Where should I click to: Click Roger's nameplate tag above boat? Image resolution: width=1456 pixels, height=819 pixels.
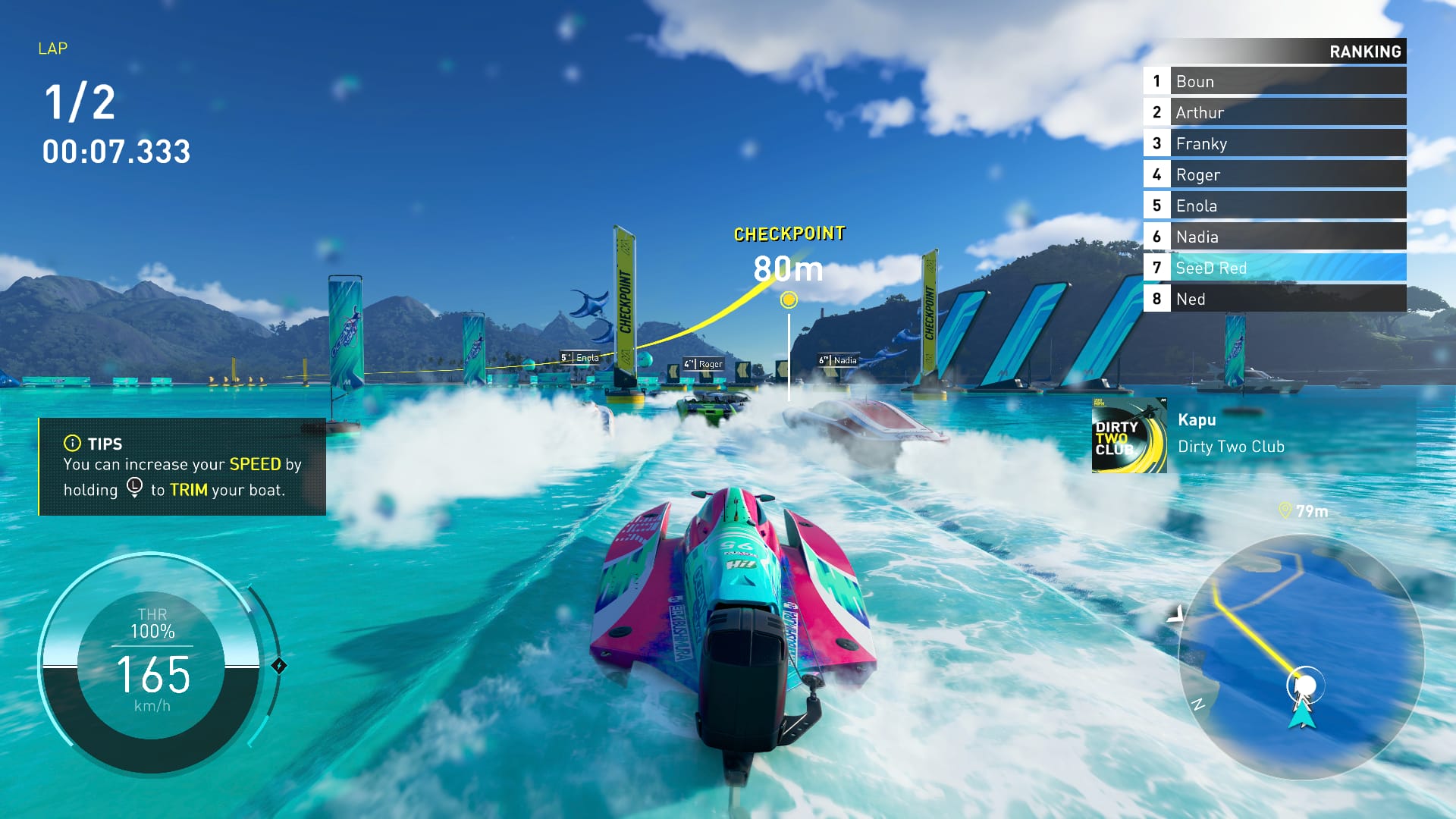[x=704, y=364]
